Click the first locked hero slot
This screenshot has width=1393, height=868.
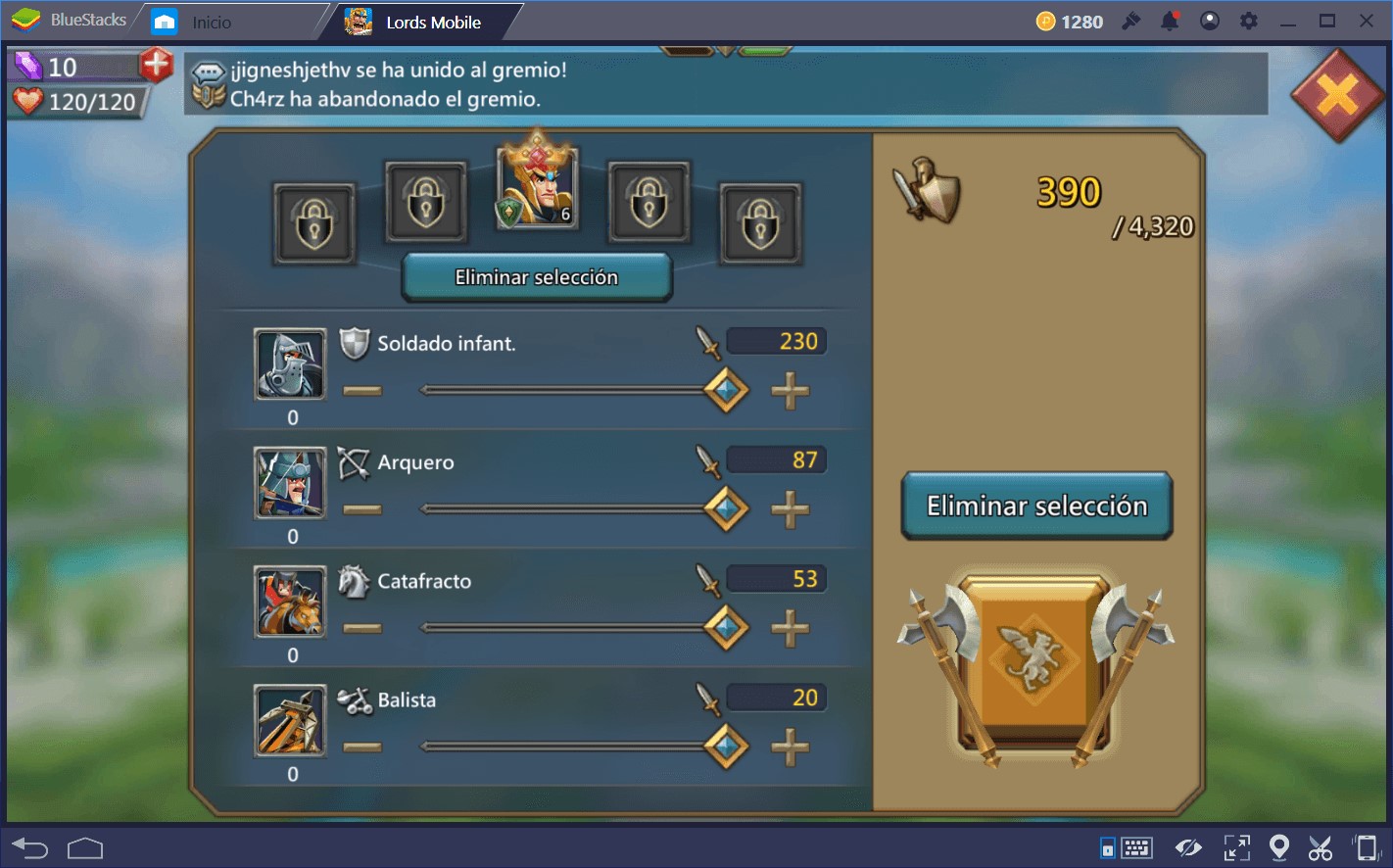pos(314,224)
